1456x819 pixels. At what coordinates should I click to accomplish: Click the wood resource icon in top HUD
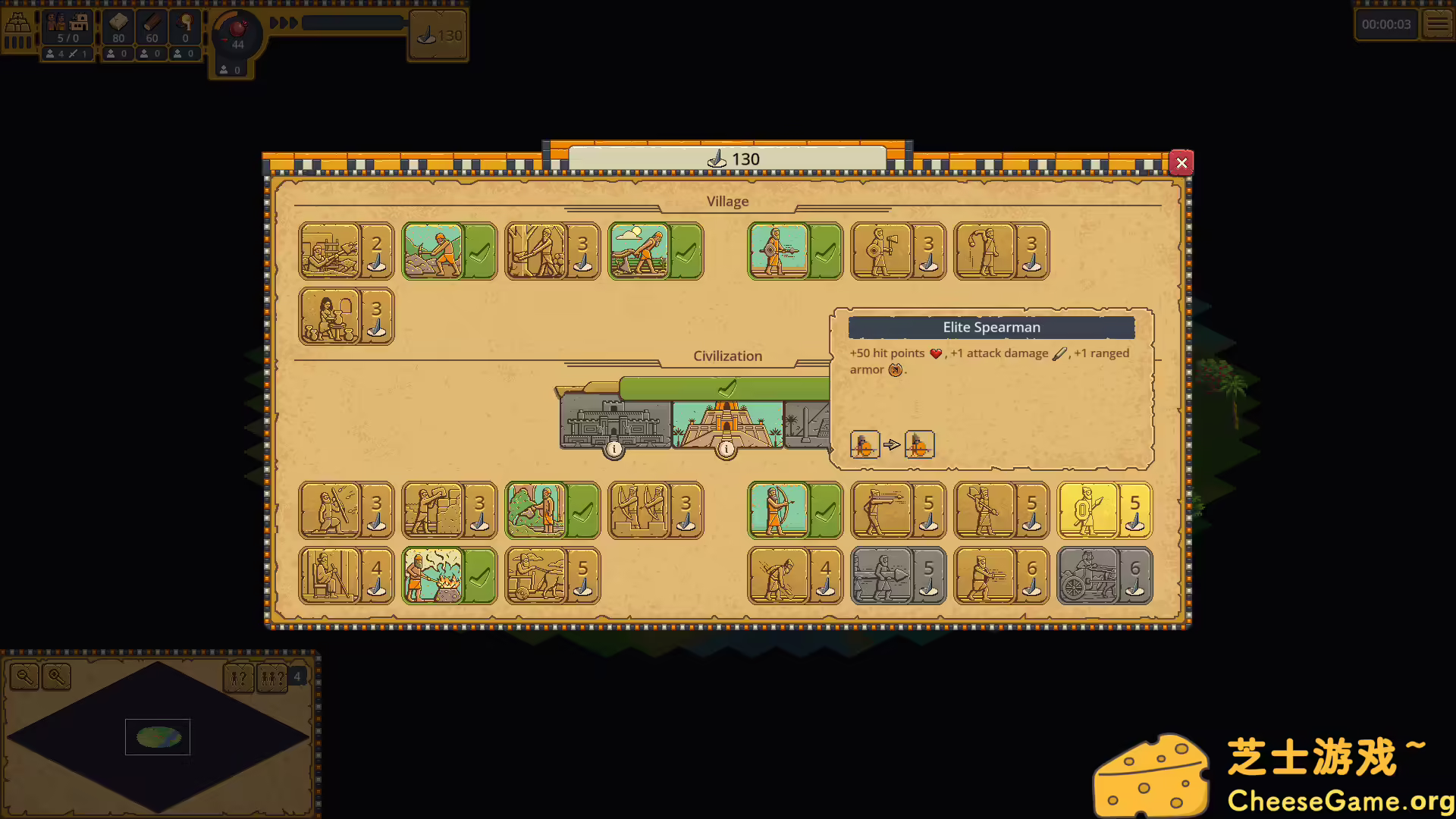151,27
